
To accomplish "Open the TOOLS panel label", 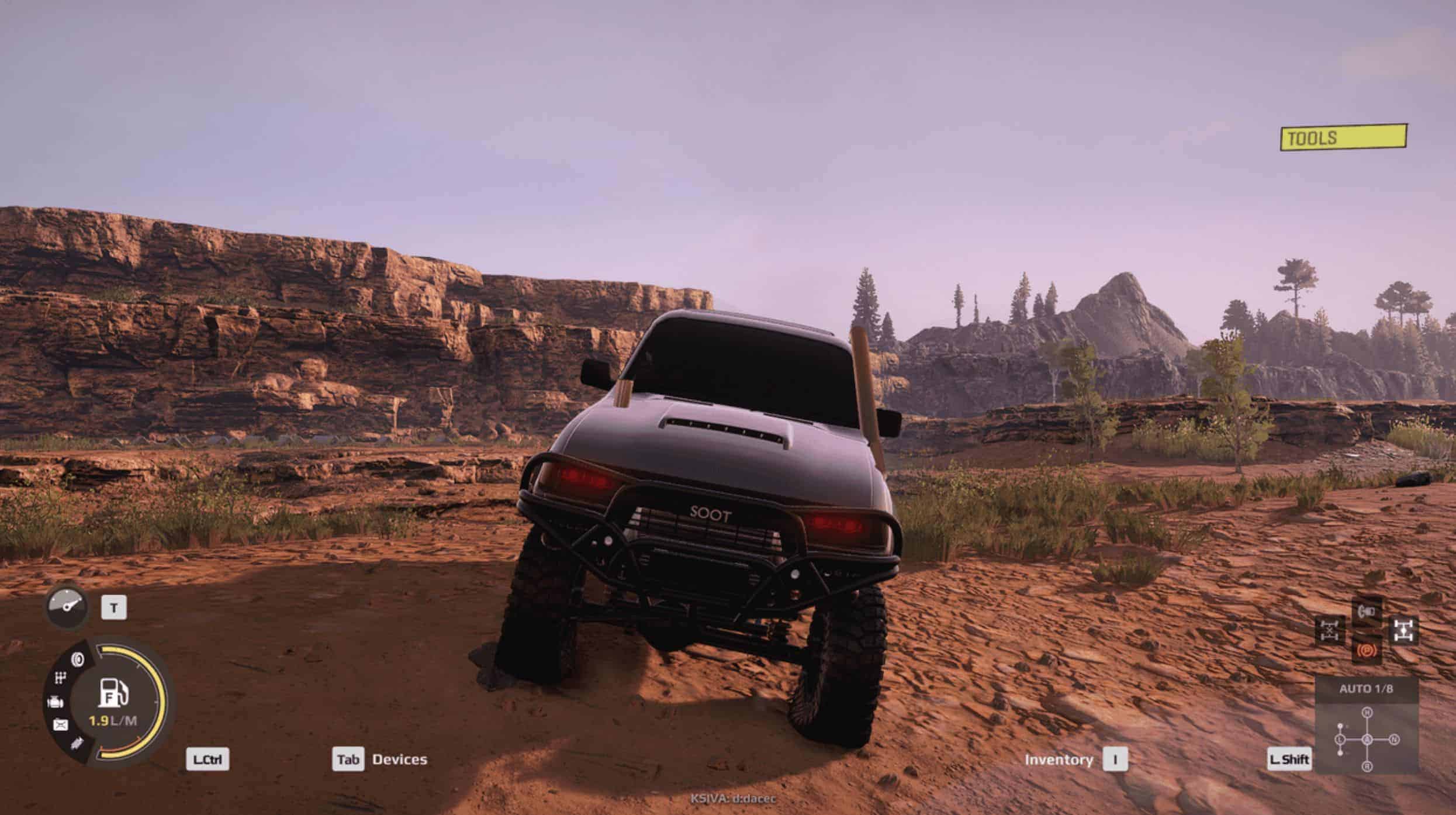I will pos(1343,138).
